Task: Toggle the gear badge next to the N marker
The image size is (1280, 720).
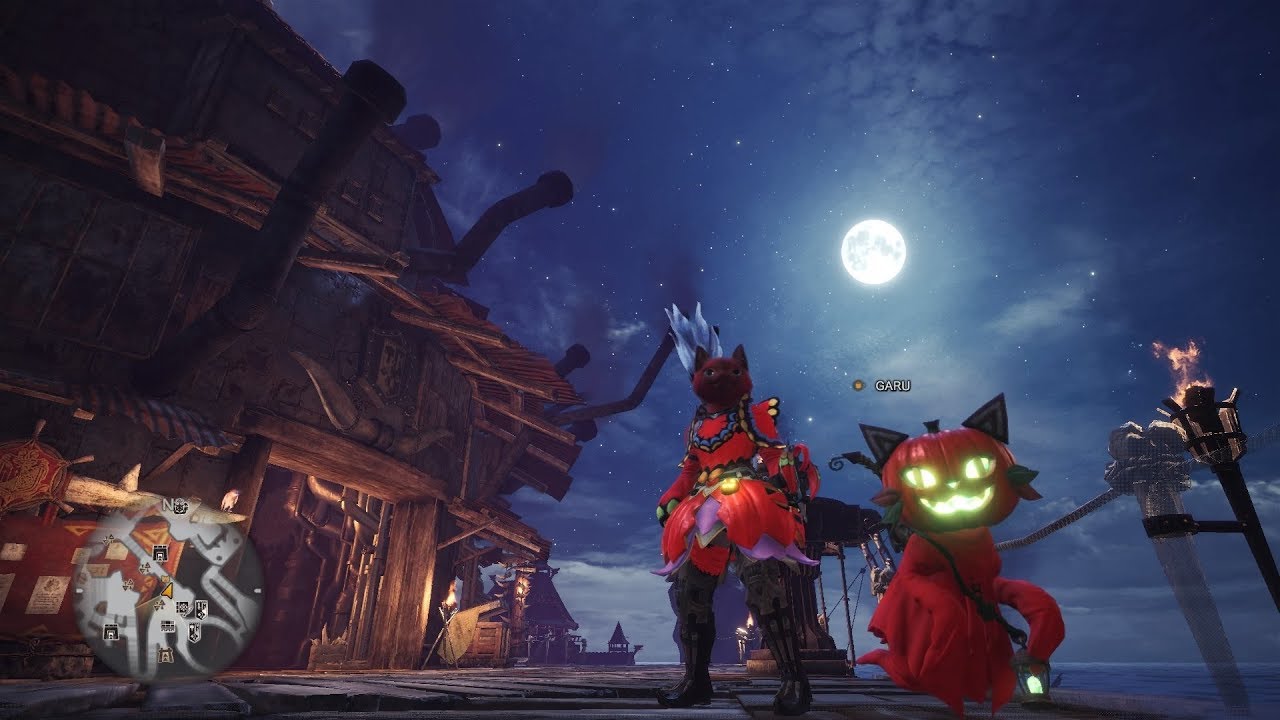Action: (x=181, y=506)
